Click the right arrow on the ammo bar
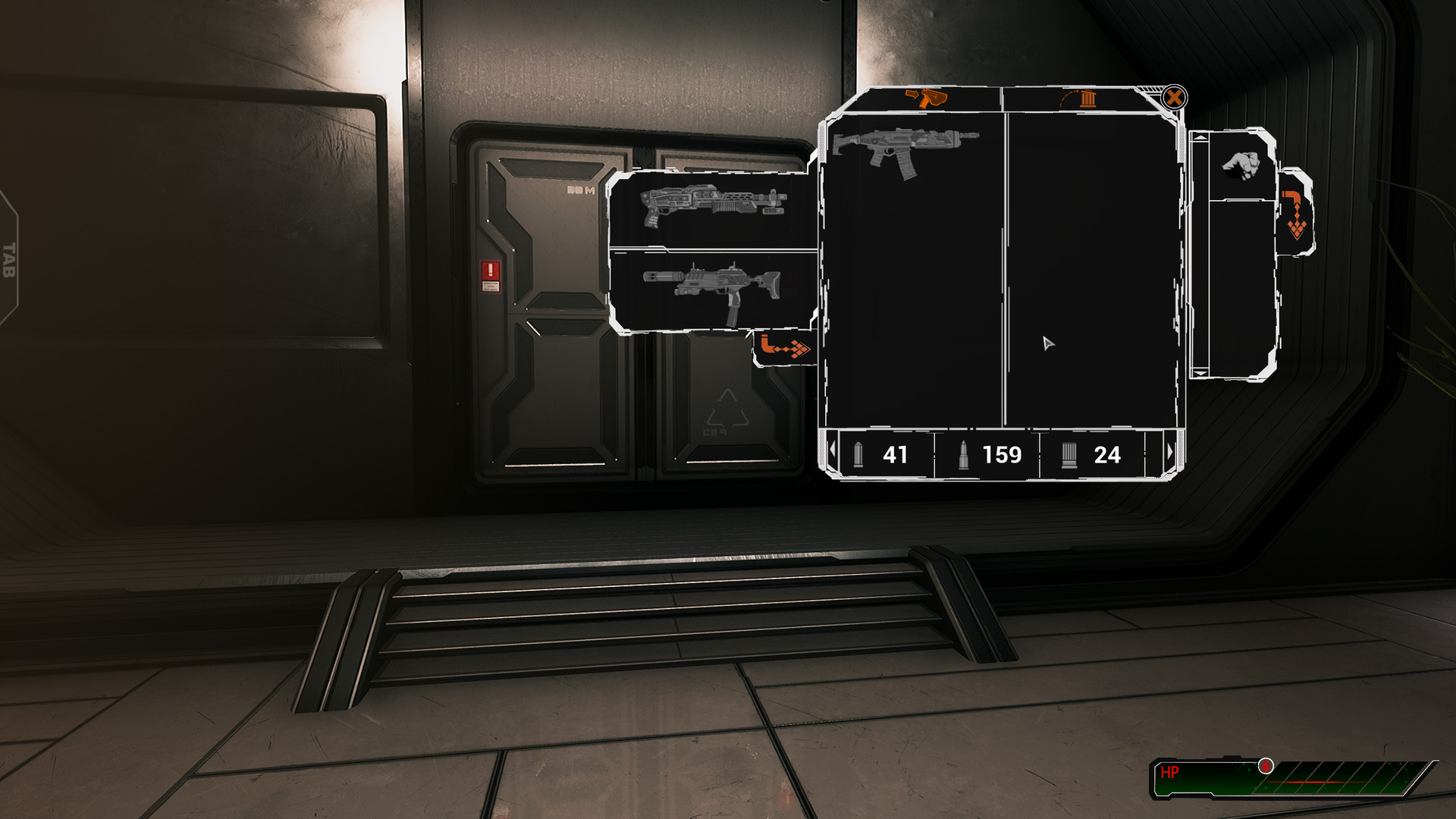Image resolution: width=1456 pixels, height=819 pixels. click(x=1171, y=453)
